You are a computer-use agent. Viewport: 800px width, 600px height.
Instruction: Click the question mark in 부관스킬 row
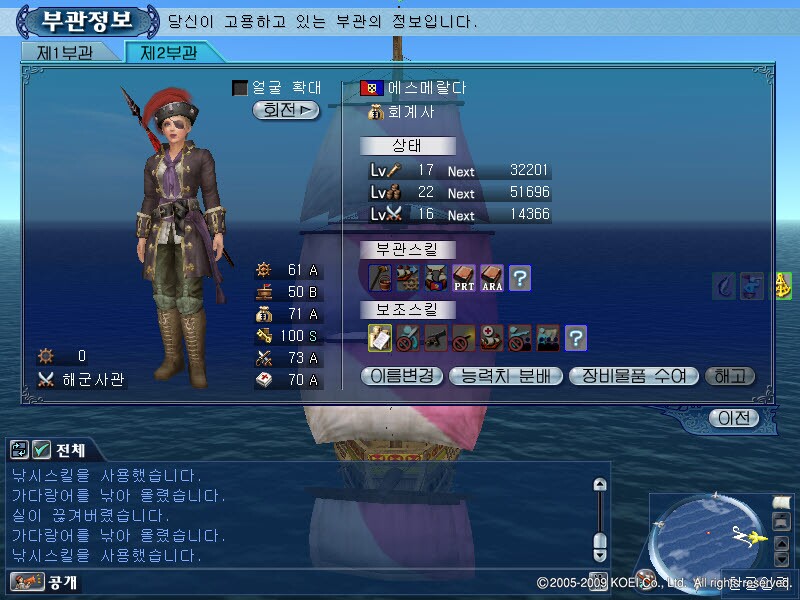(x=519, y=278)
